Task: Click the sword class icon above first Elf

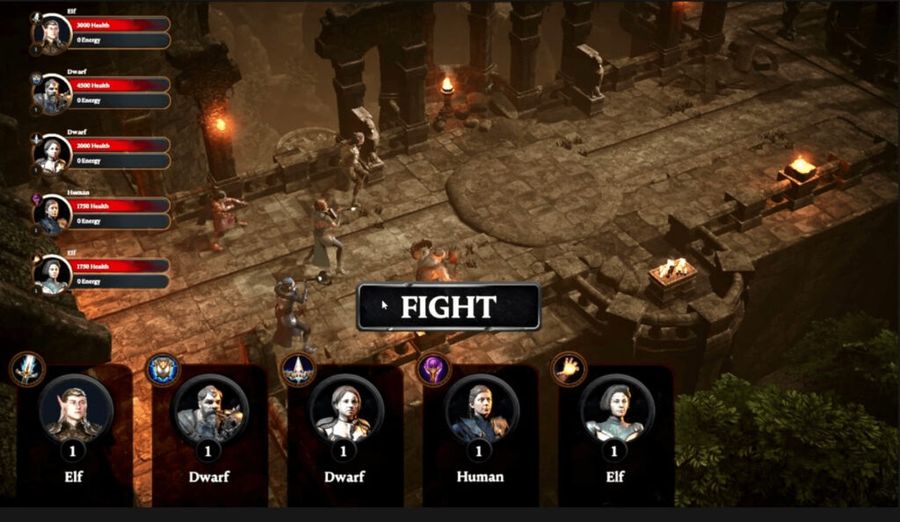Action: coord(27,369)
